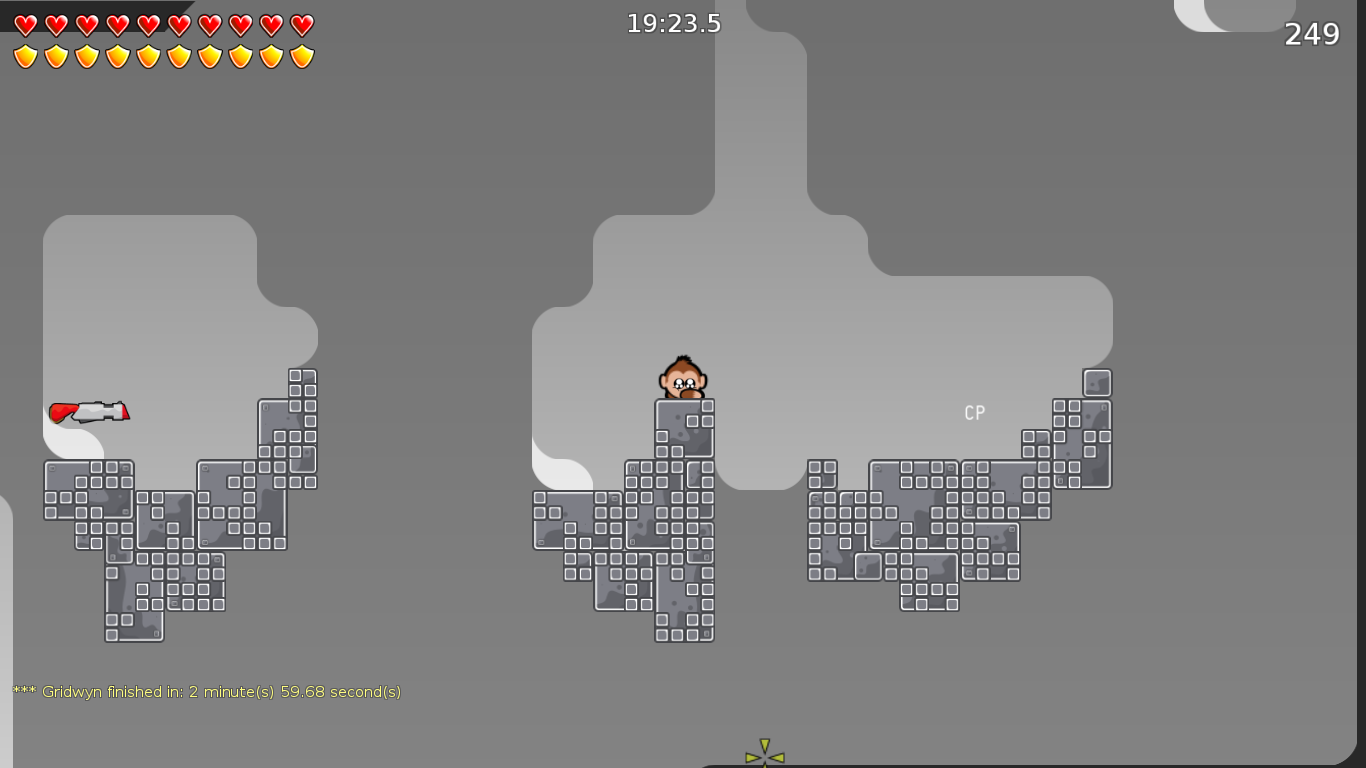Click the single floating block top right
Screen dimensions: 1366x768
click(x=1096, y=381)
